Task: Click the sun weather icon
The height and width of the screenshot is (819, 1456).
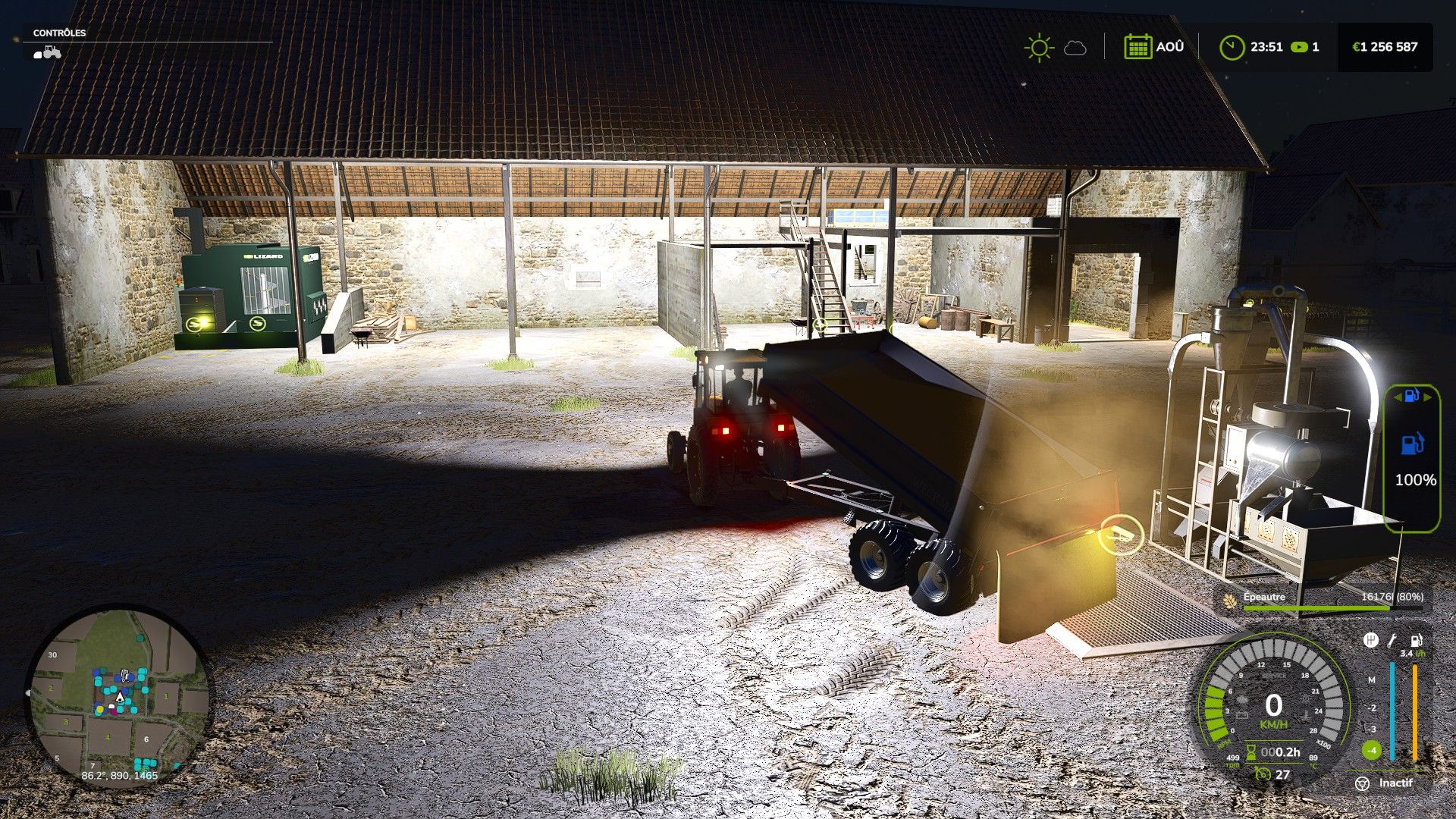Action: pos(1038,47)
